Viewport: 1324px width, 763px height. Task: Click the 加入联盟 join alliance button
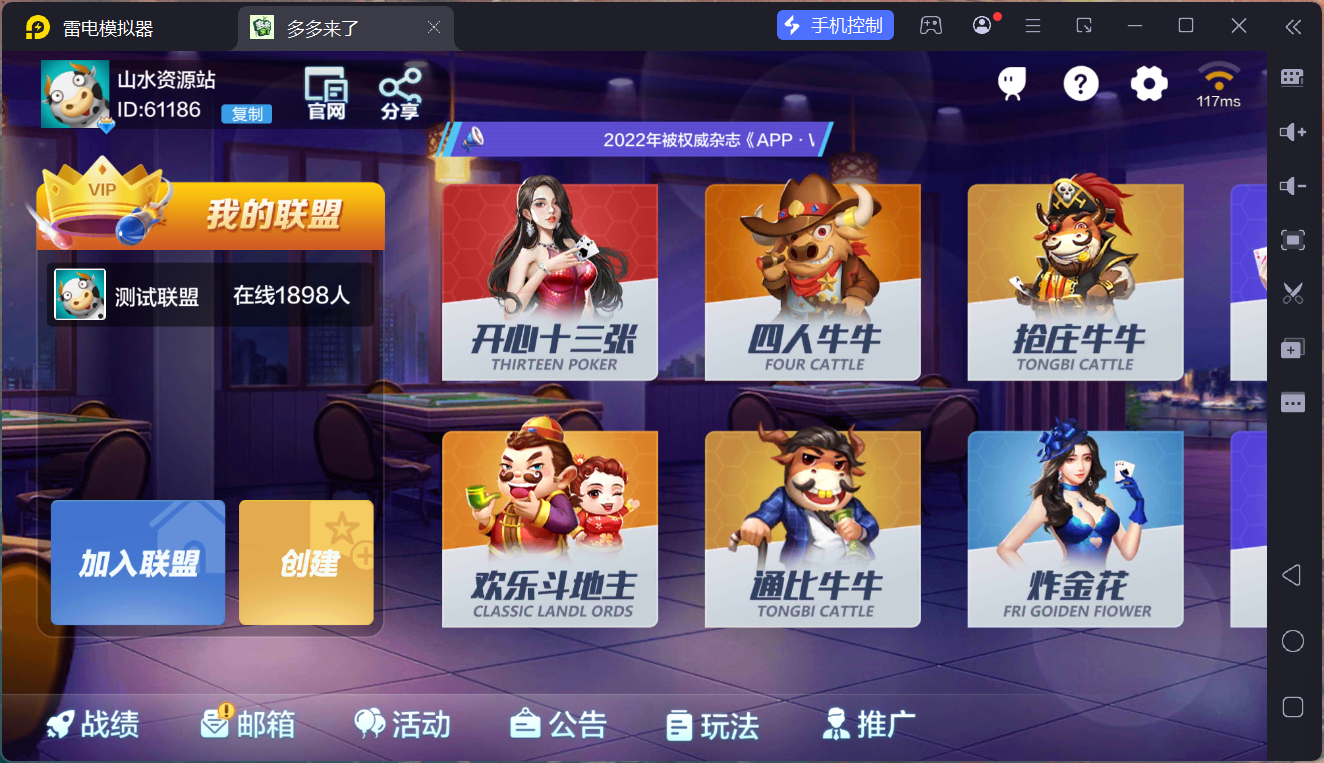[x=137, y=562]
